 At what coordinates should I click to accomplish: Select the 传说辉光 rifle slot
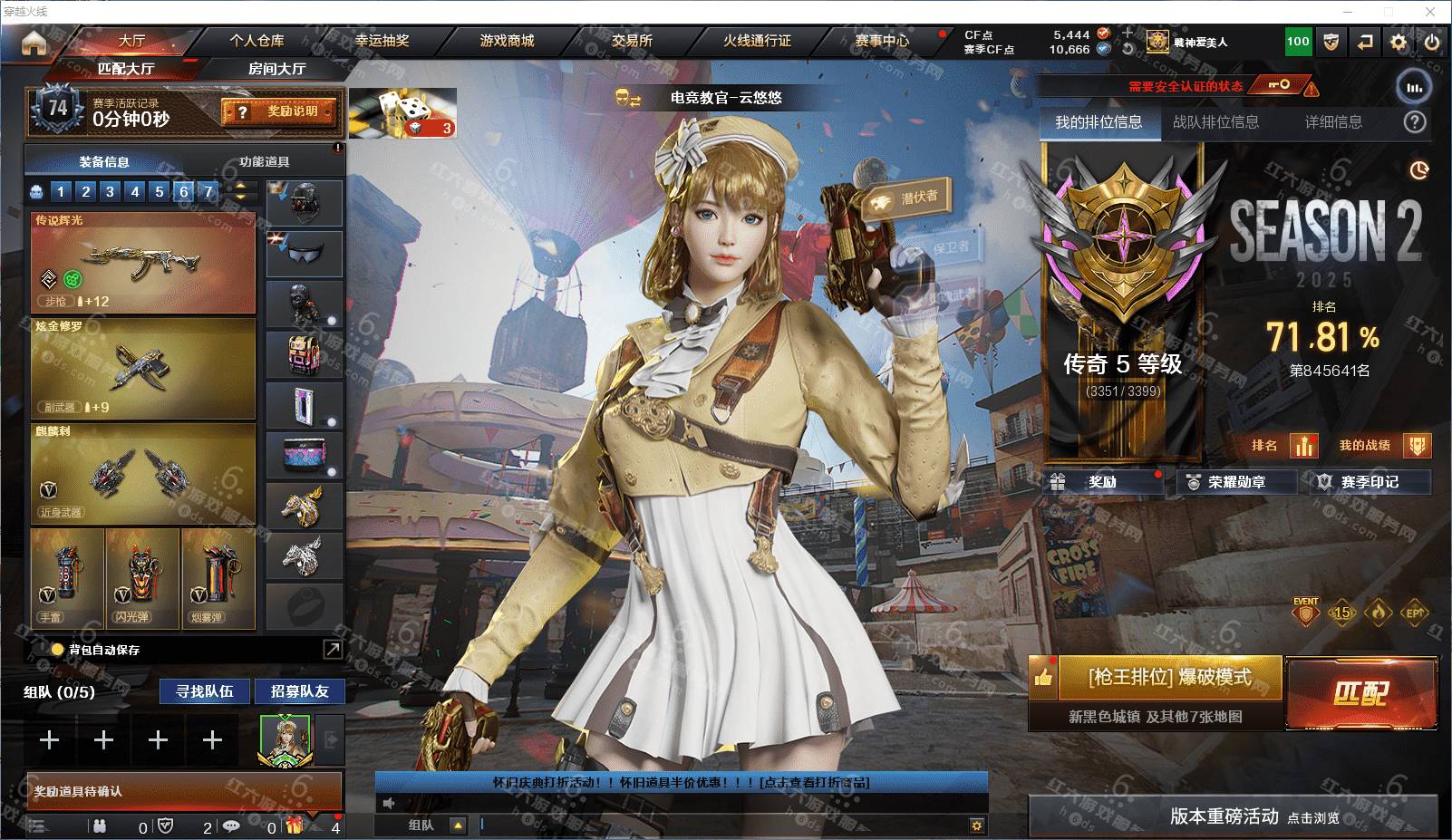tap(143, 263)
